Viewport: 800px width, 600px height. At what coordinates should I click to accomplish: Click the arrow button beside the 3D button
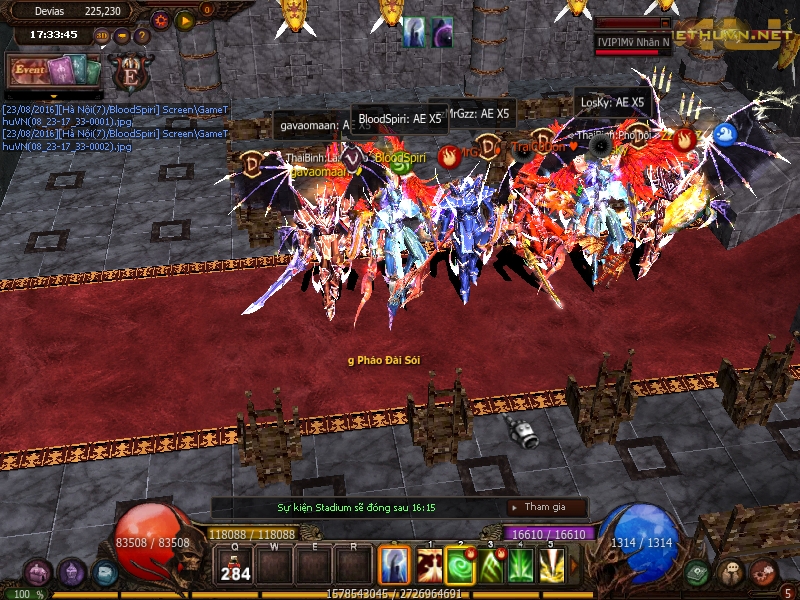coord(122,36)
